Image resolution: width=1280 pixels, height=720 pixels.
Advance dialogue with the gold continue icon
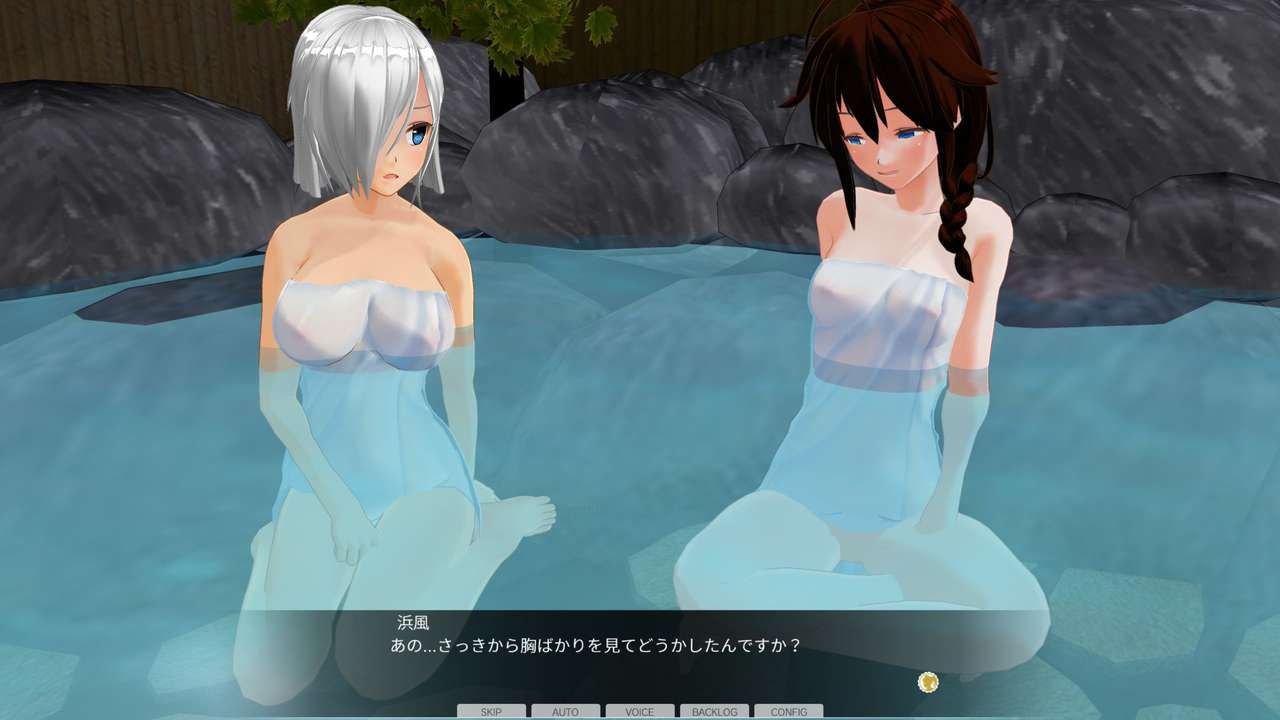928,682
